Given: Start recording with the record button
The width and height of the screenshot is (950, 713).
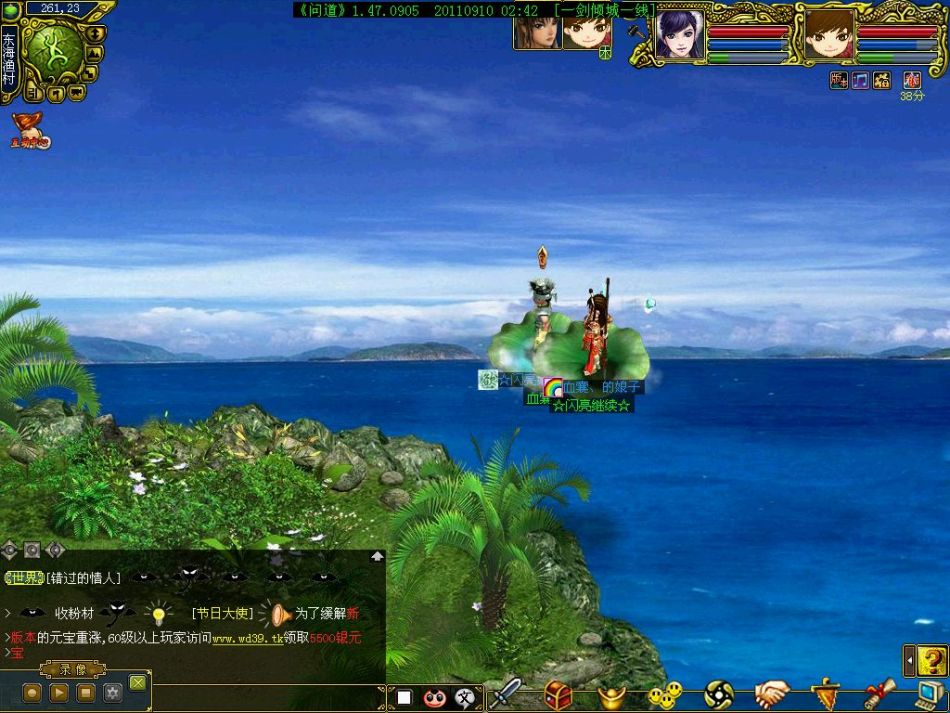Looking at the screenshot, I should [32, 692].
